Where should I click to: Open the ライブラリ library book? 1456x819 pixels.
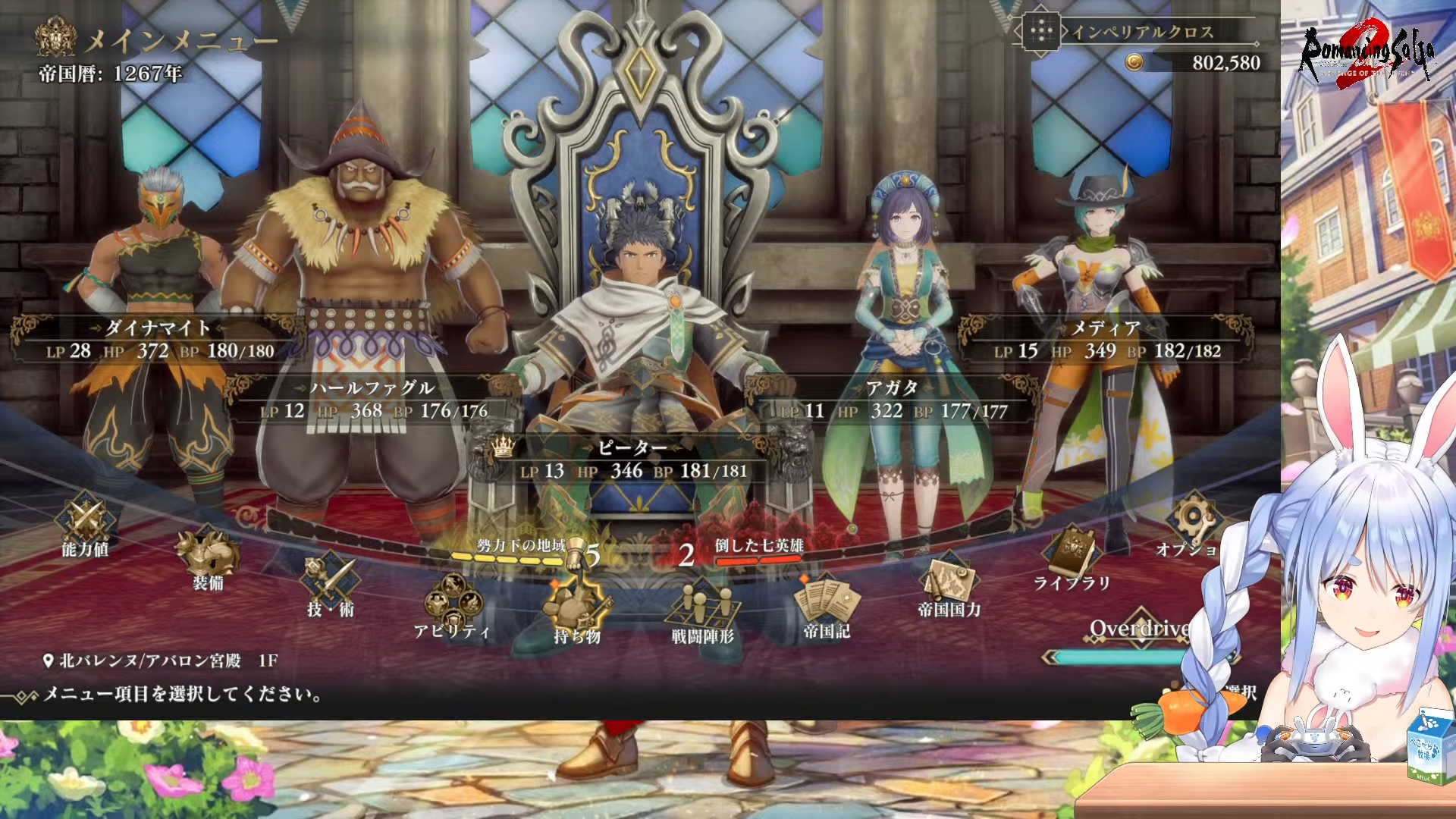[x=1072, y=559]
